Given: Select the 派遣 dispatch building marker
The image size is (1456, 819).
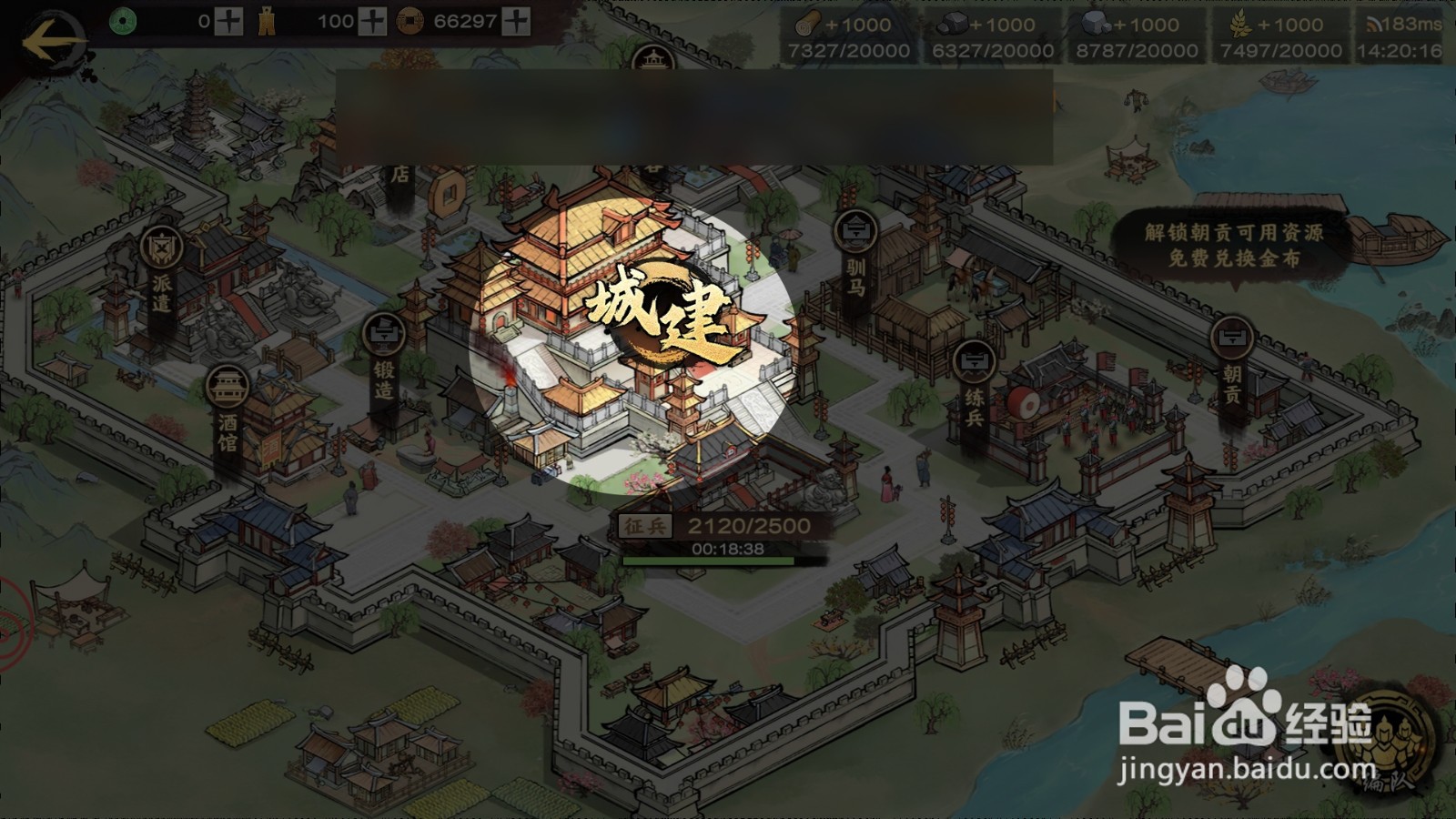Looking at the screenshot, I should click(x=161, y=270).
